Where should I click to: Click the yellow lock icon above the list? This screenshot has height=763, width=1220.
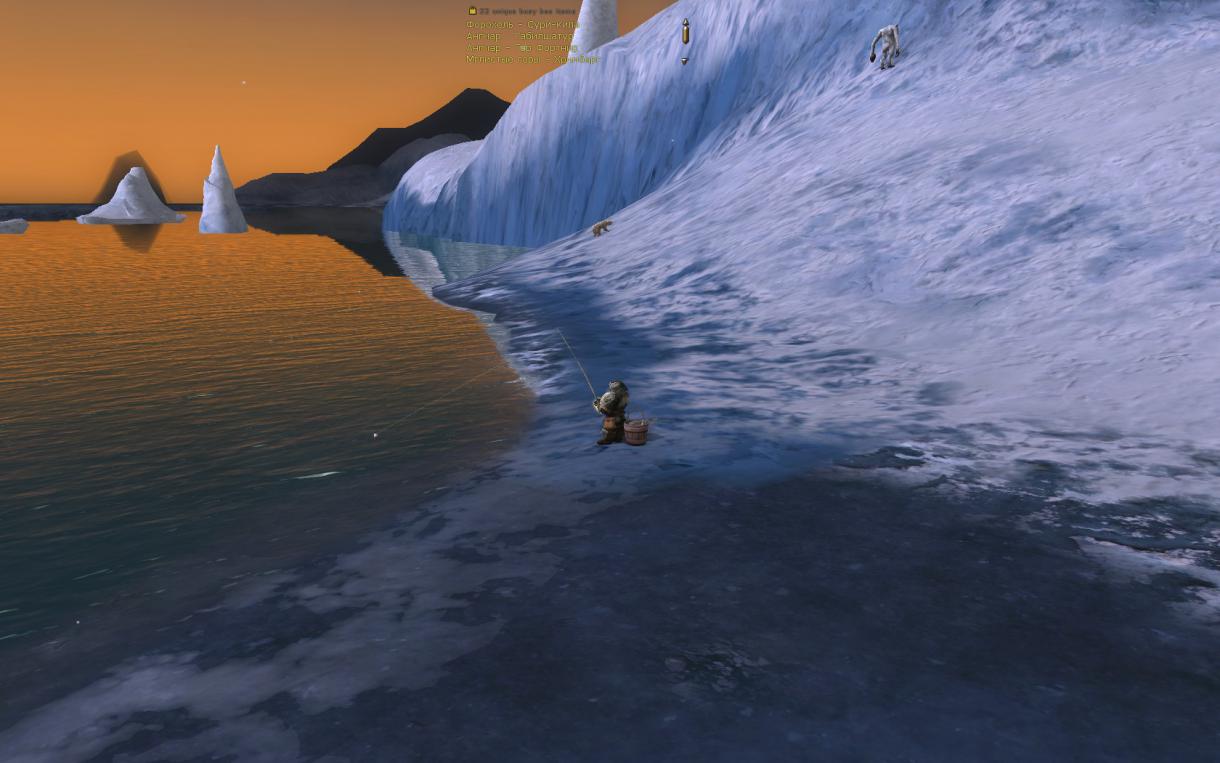tap(471, 11)
